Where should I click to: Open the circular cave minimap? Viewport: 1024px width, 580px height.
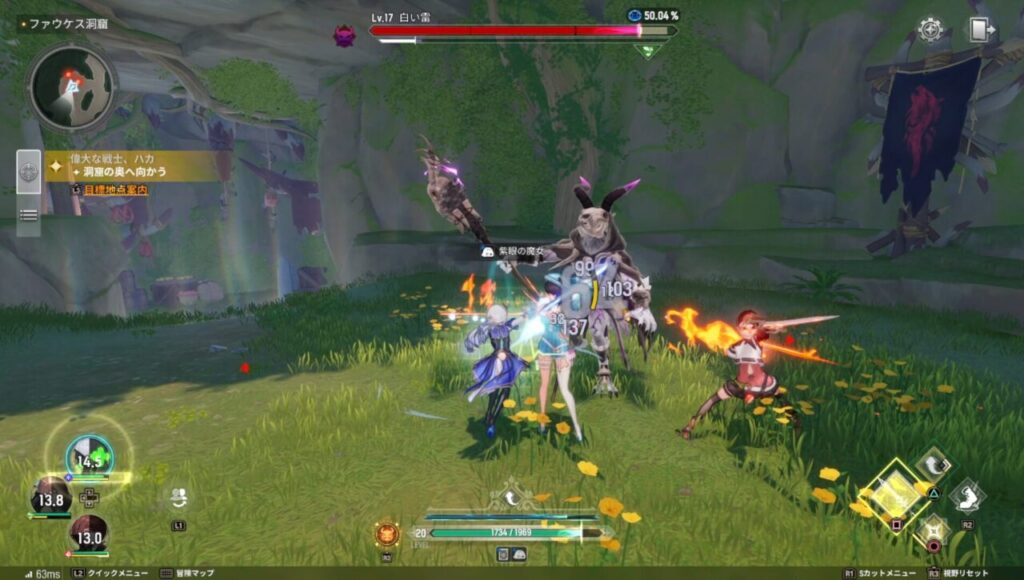point(71,88)
